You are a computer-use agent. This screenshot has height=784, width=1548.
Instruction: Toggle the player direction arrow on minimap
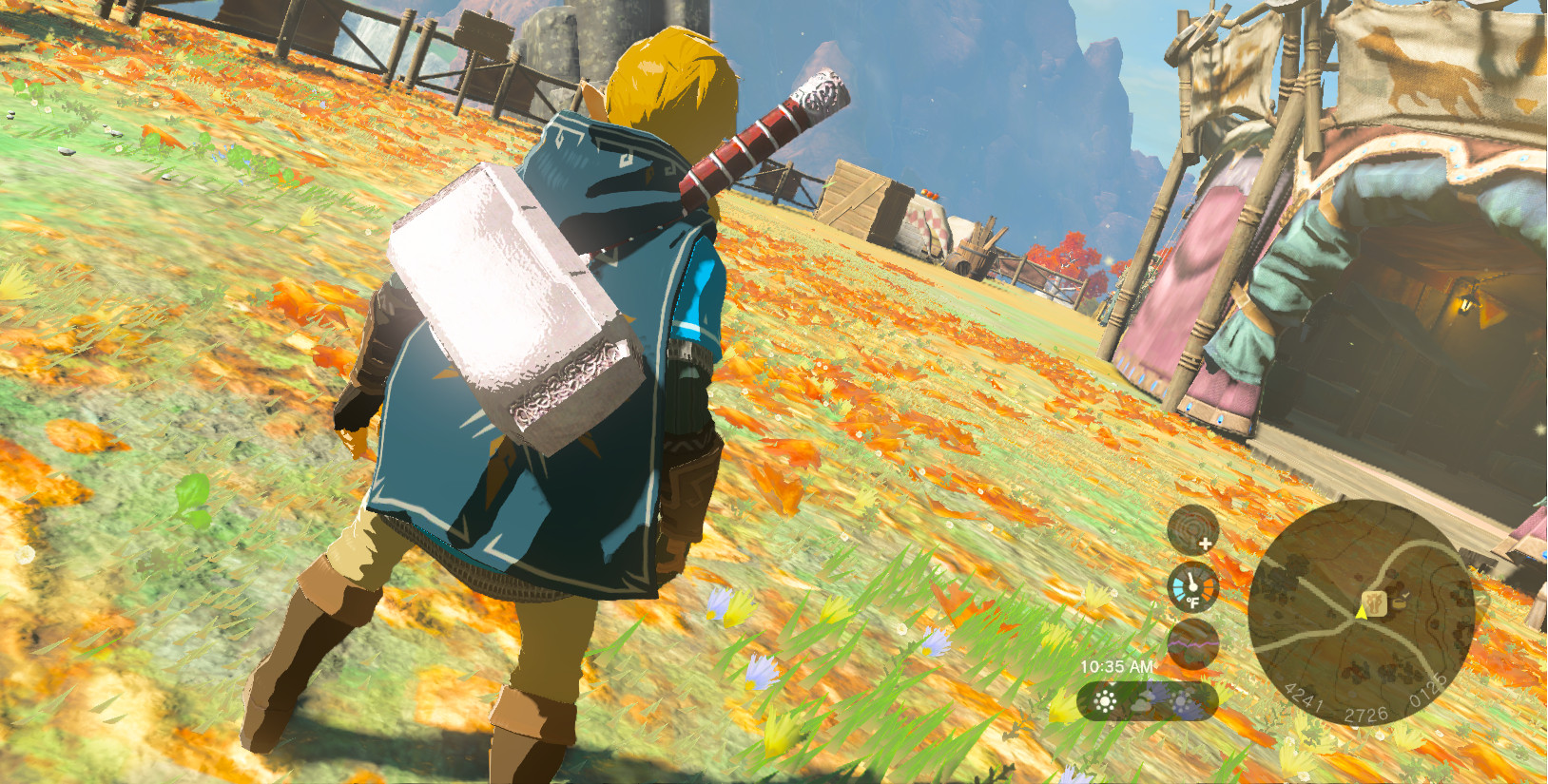coord(1361,614)
